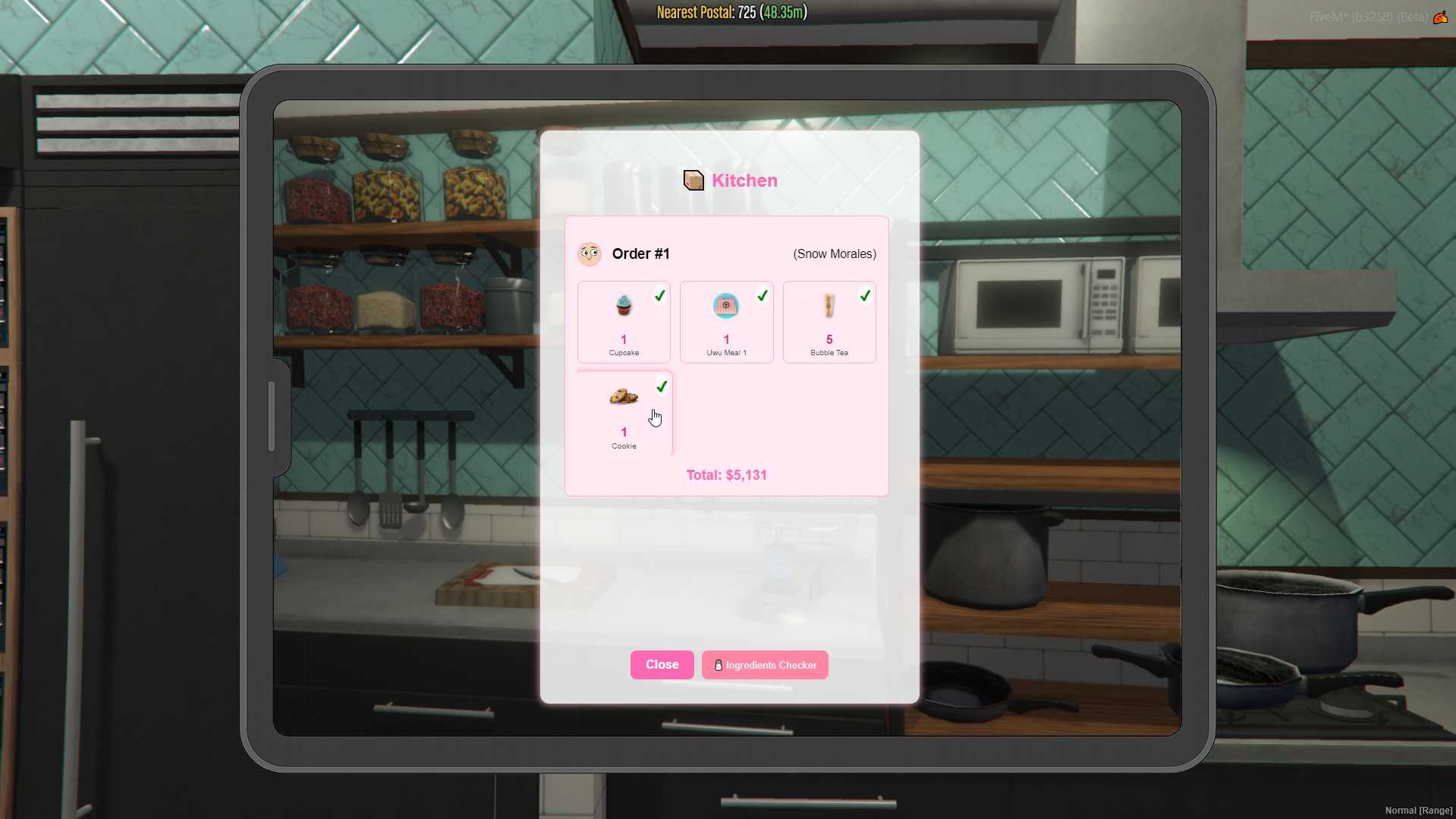Click the shifty-eyes emoji beside Order #1

(590, 254)
